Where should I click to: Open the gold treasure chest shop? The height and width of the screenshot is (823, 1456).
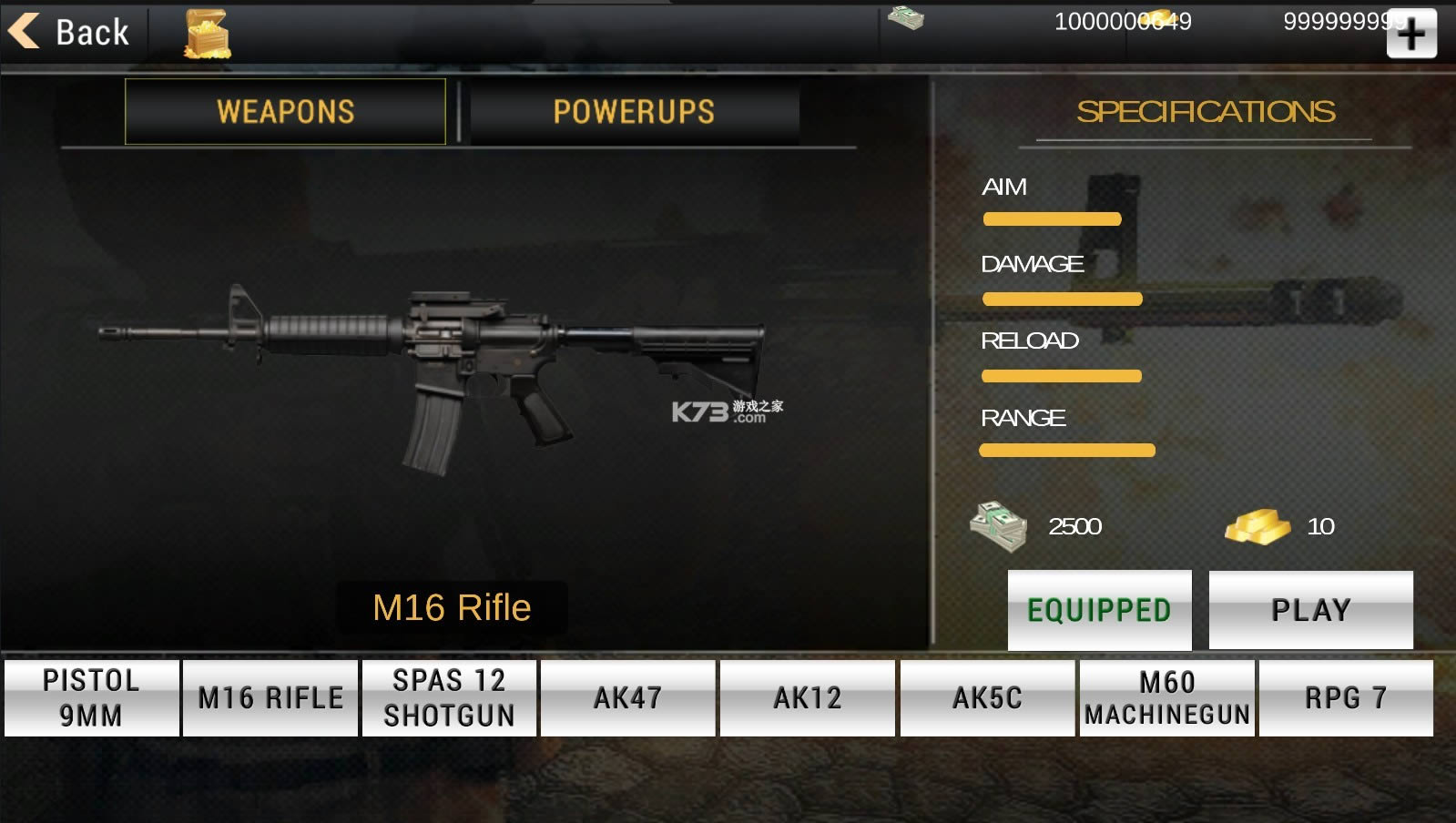coord(207,35)
